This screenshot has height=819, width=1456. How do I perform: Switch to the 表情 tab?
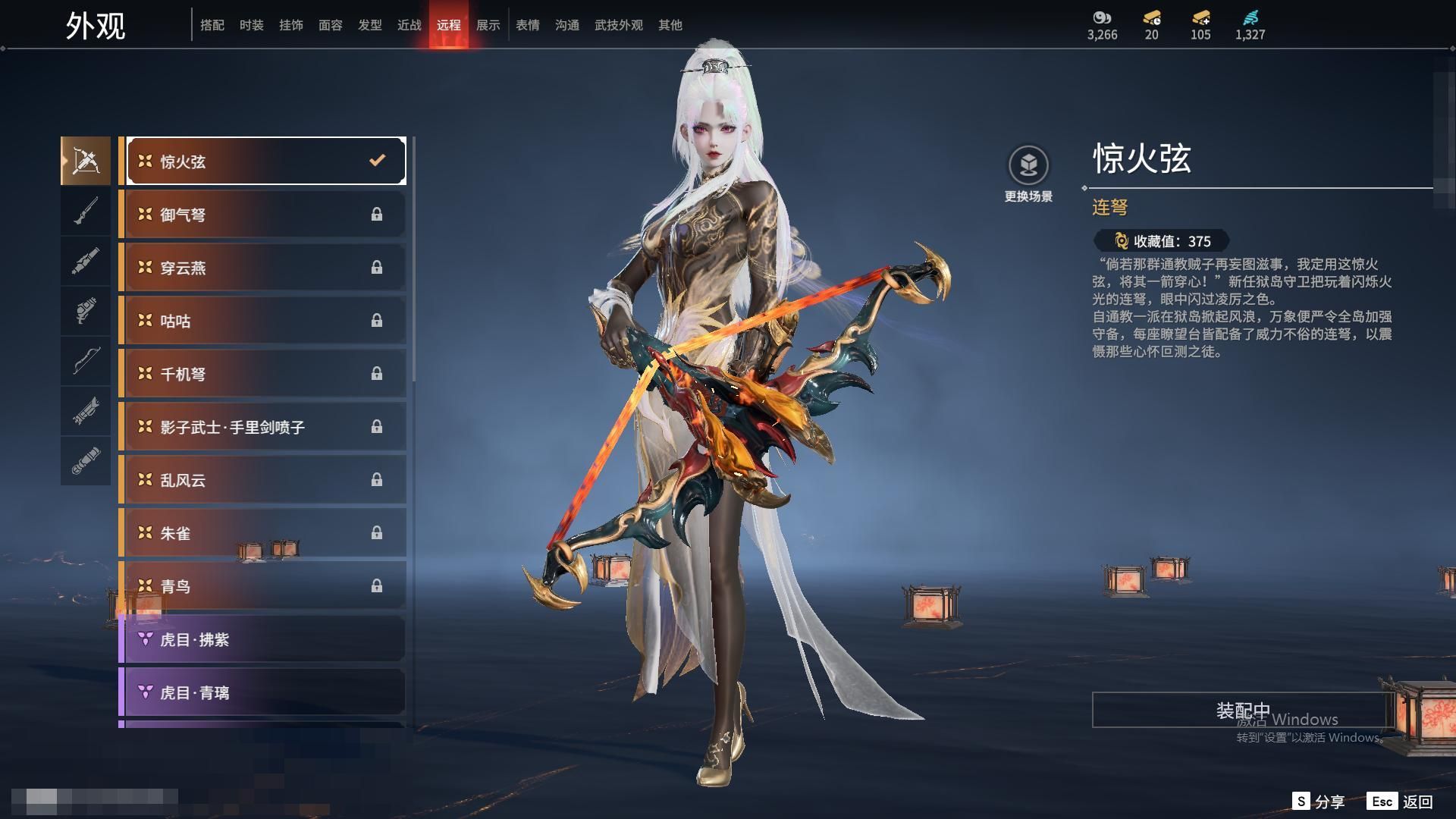click(527, 25)
